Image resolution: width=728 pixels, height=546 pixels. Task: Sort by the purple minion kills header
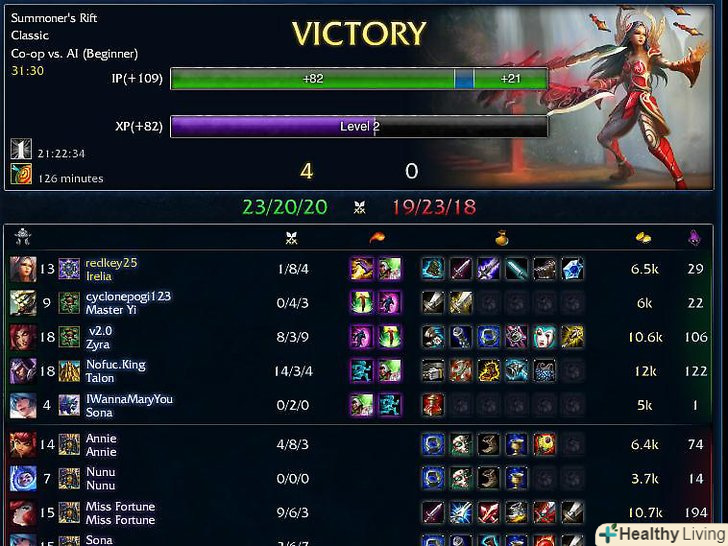pyautogui.click(x=695, y=237)
